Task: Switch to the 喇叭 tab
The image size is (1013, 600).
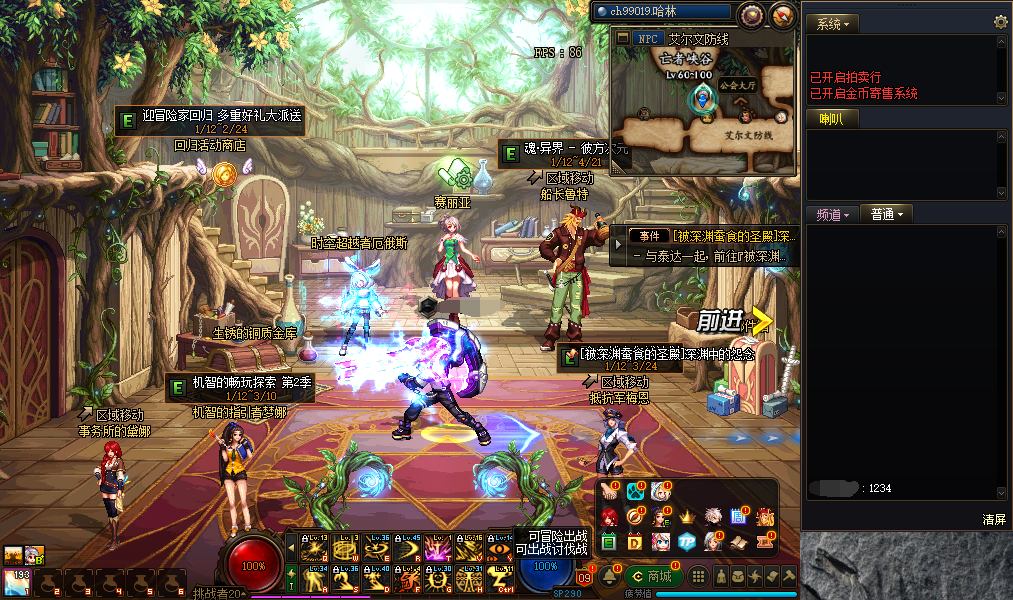Action: tap(832, 119)
